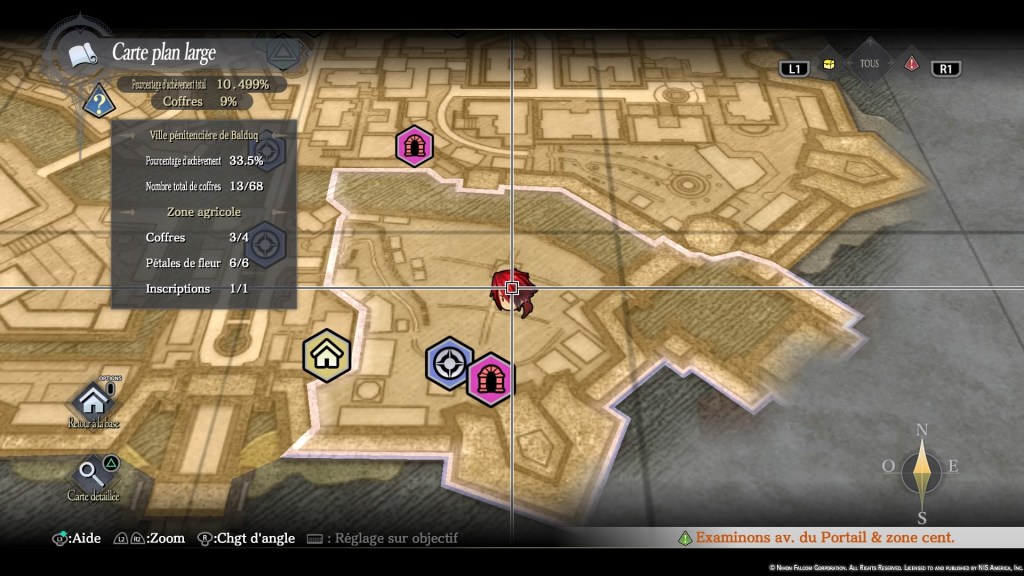Select the TOUS map filter

tap(869, 62)
